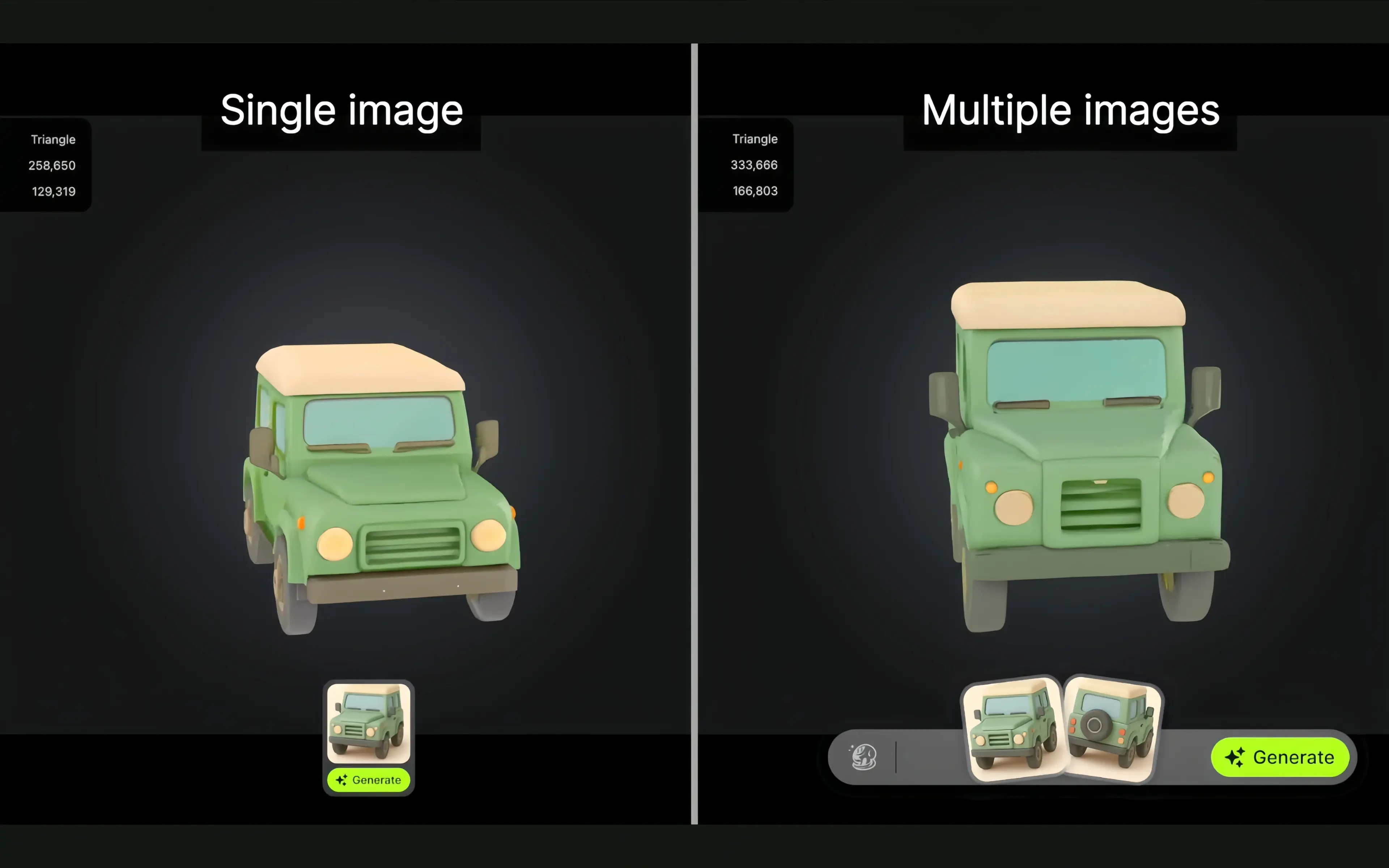Click the vertex count 166,803

pos(756,191)
